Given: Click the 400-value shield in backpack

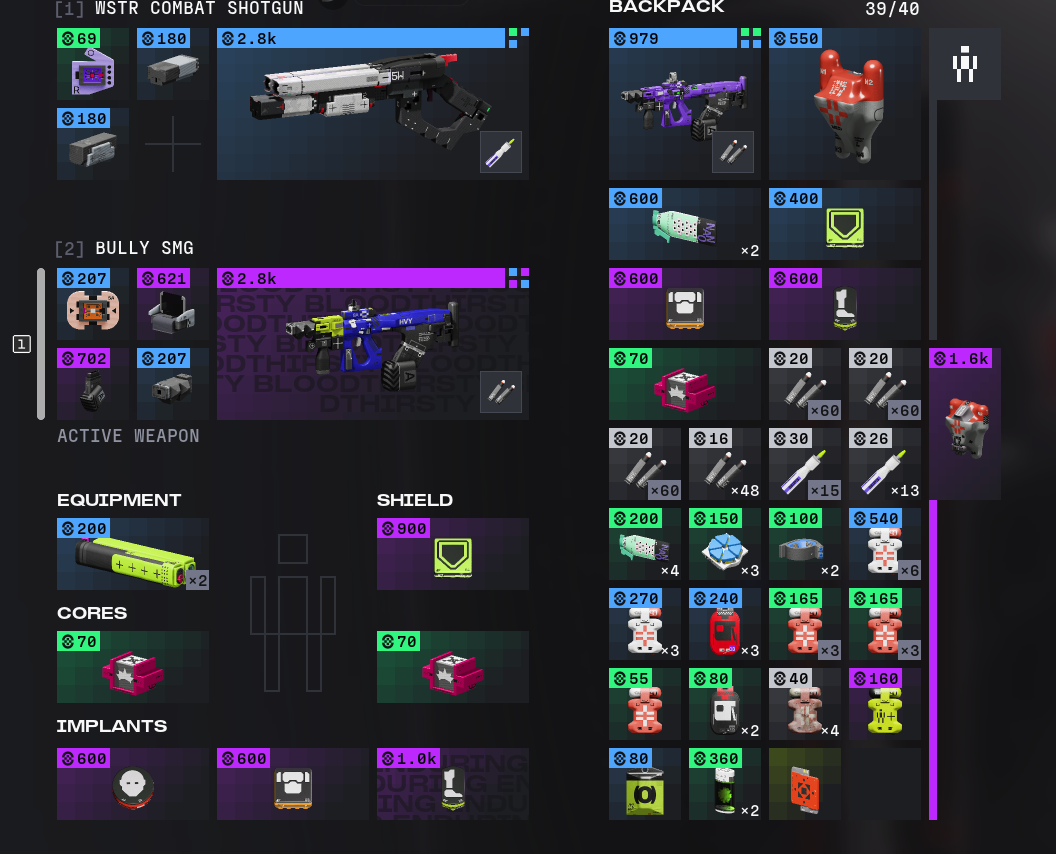Looking at the screenshot, I should [844, 224].
